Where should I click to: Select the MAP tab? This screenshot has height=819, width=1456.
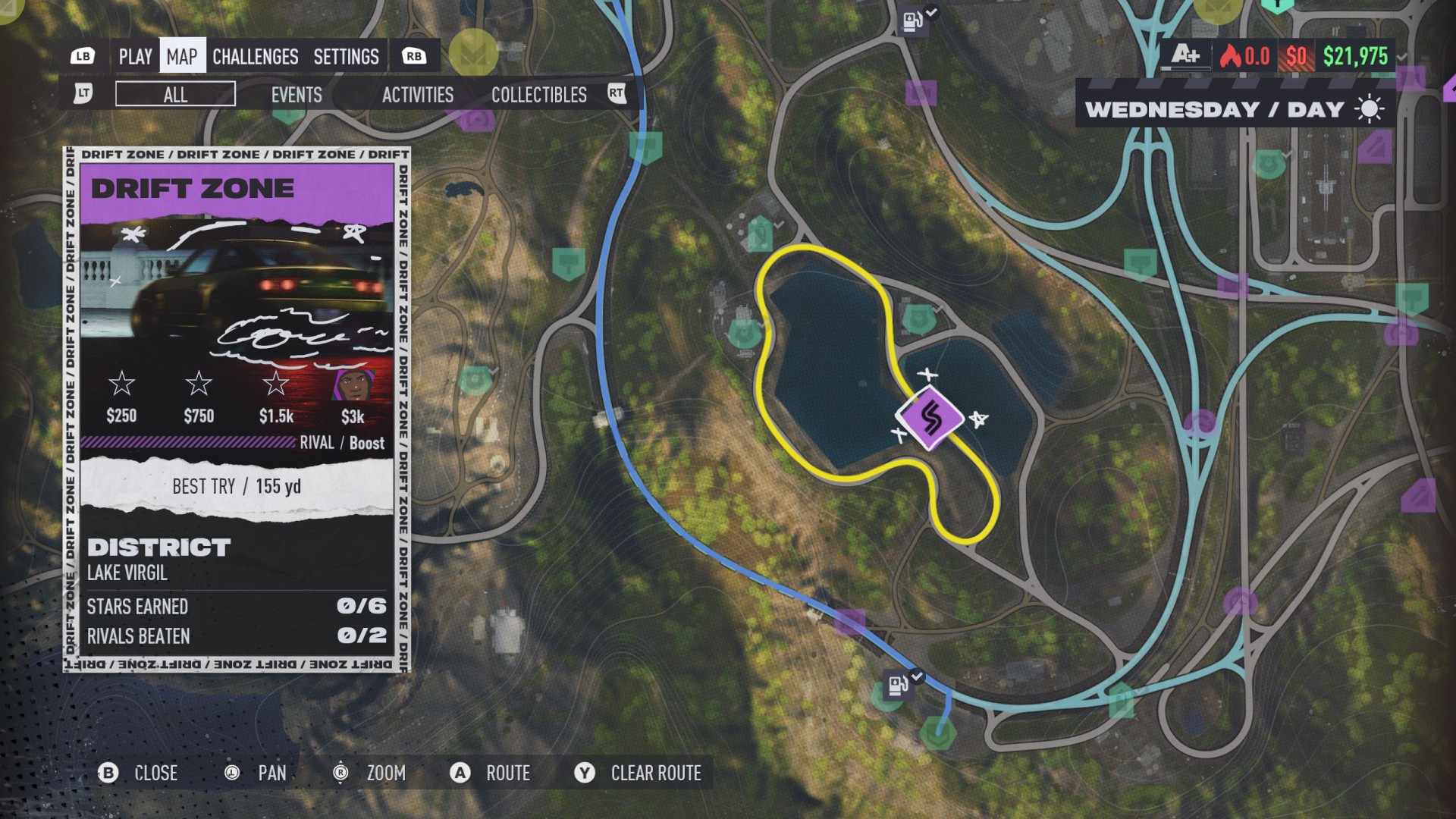coord(182,57)
